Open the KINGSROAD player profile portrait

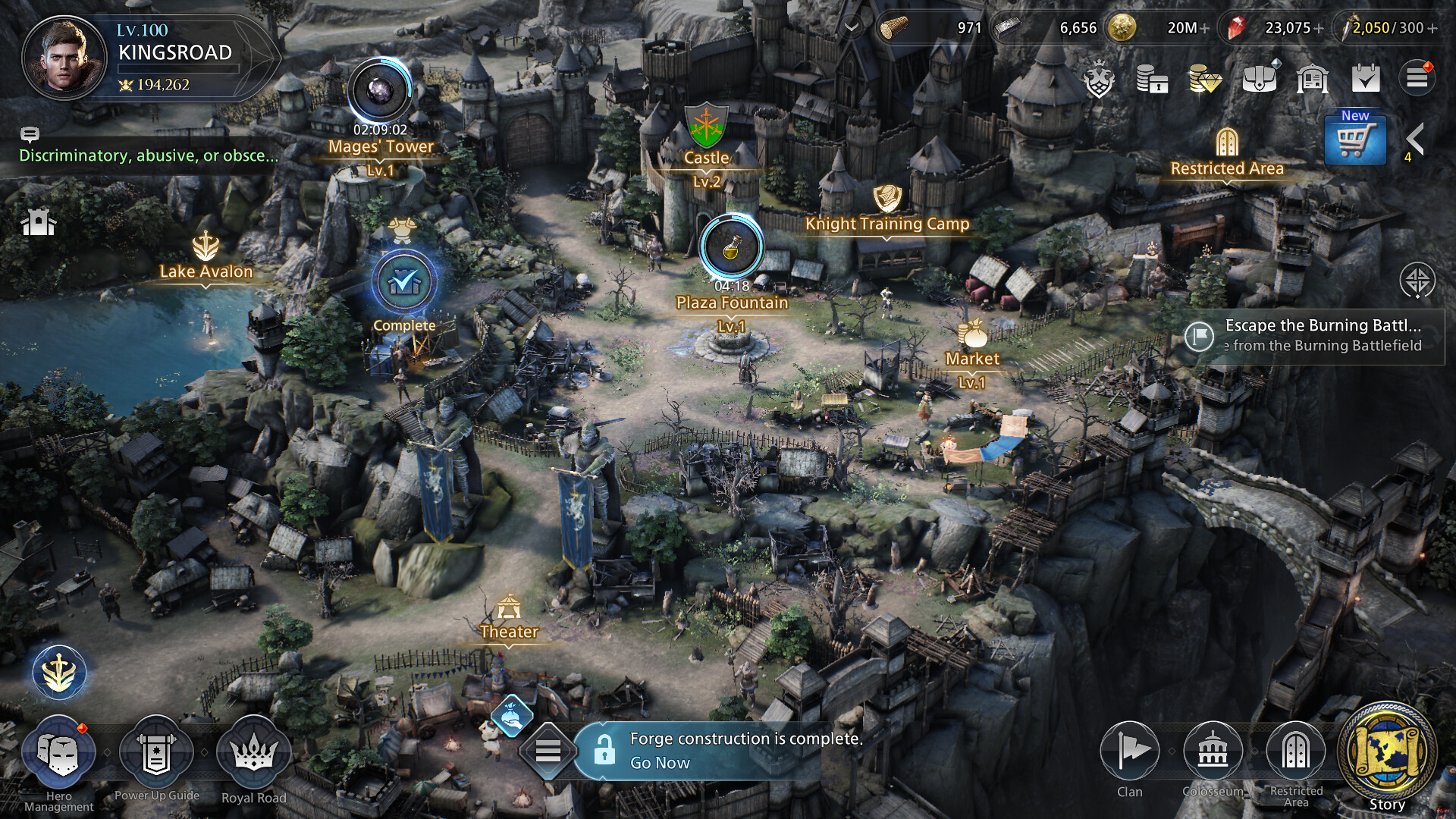64,58
